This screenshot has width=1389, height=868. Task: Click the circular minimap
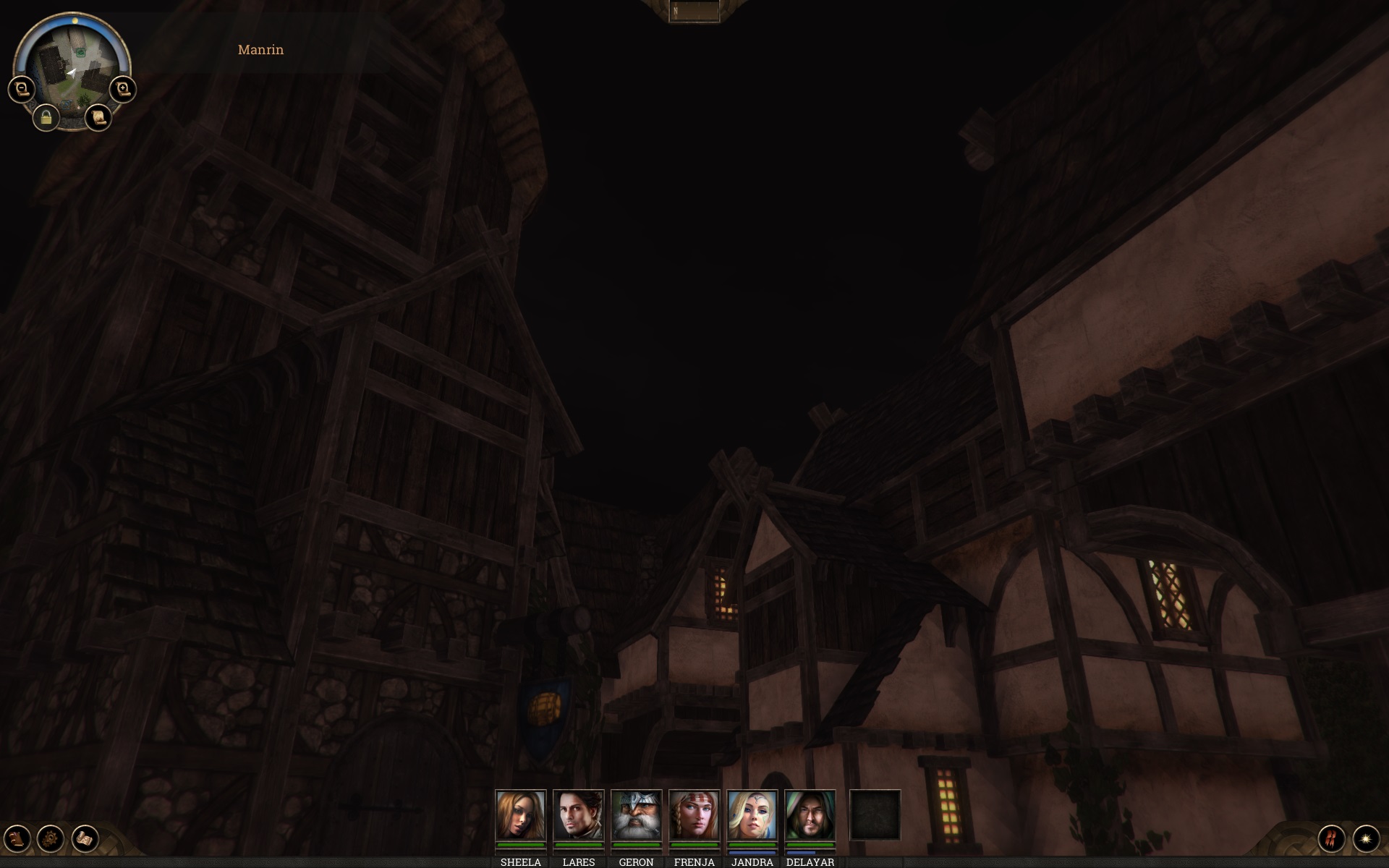(71, 61)
